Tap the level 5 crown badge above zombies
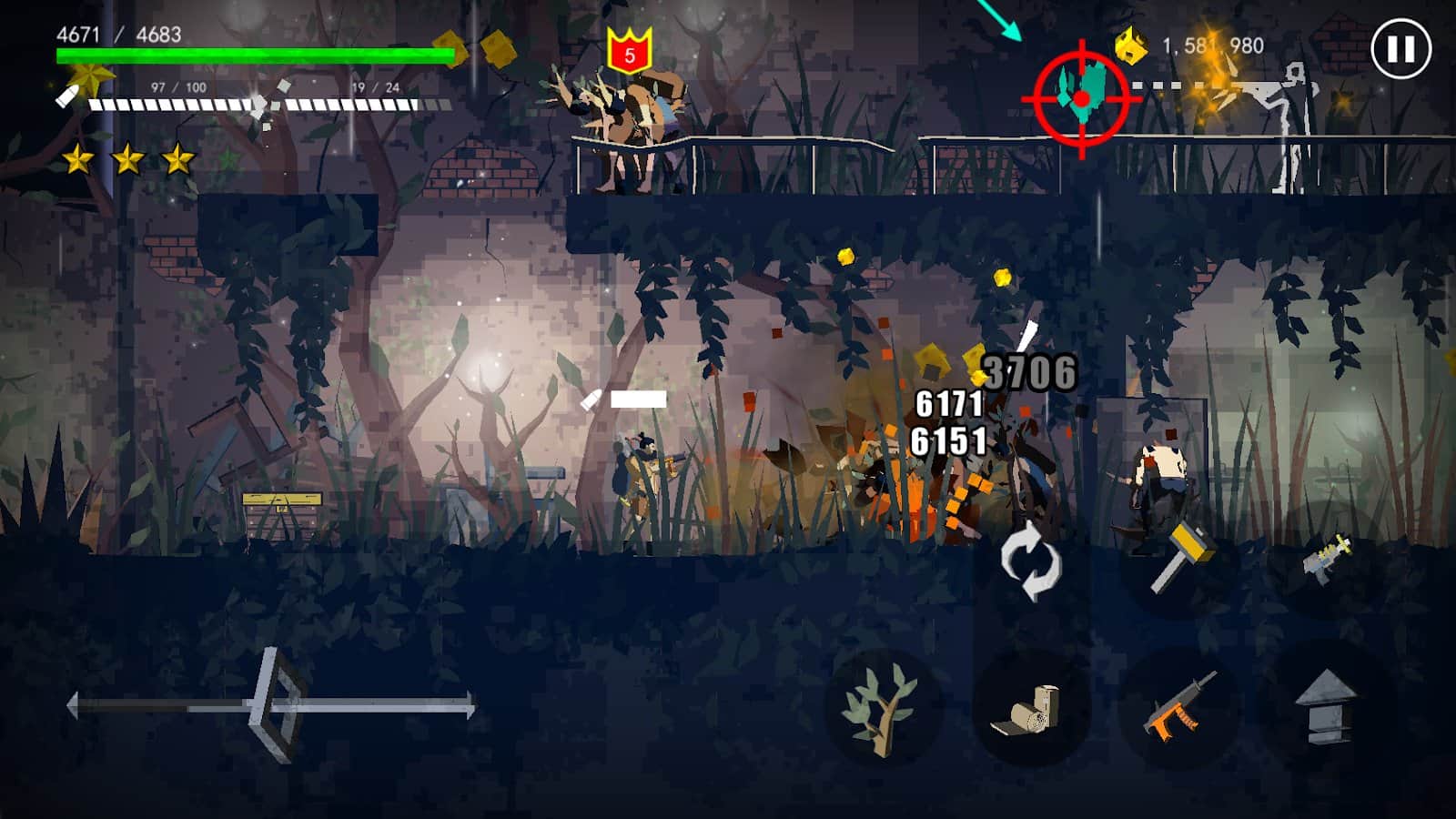 (627, 51)
